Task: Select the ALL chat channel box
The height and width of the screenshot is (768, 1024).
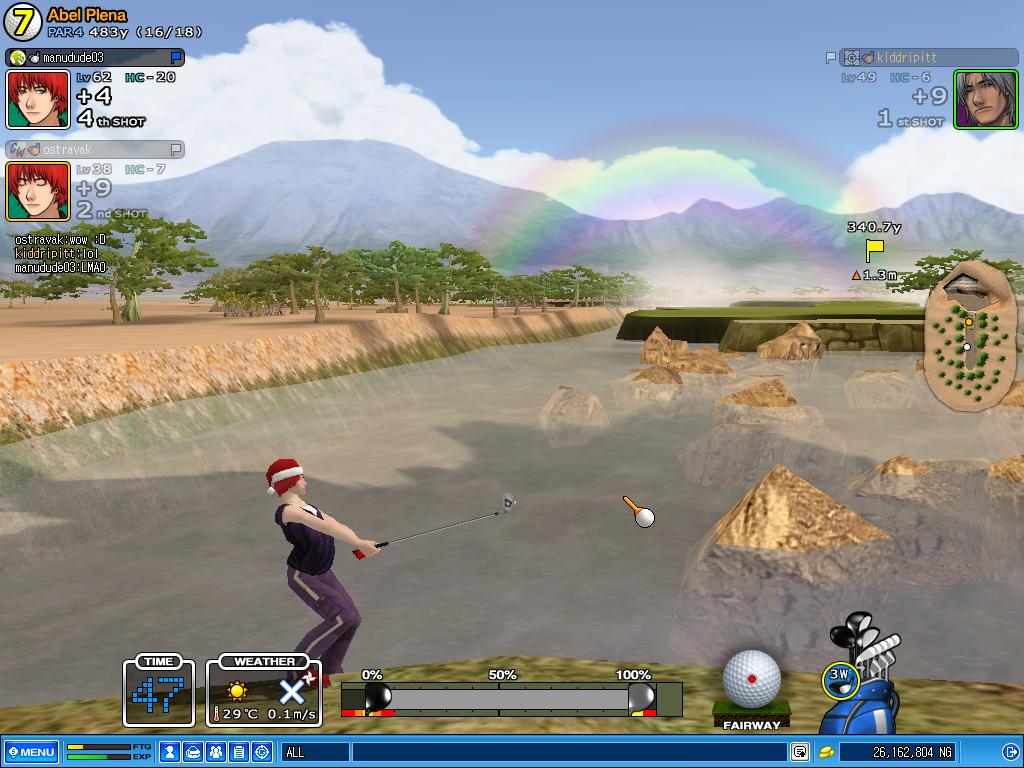Action: tap(315, 752)
